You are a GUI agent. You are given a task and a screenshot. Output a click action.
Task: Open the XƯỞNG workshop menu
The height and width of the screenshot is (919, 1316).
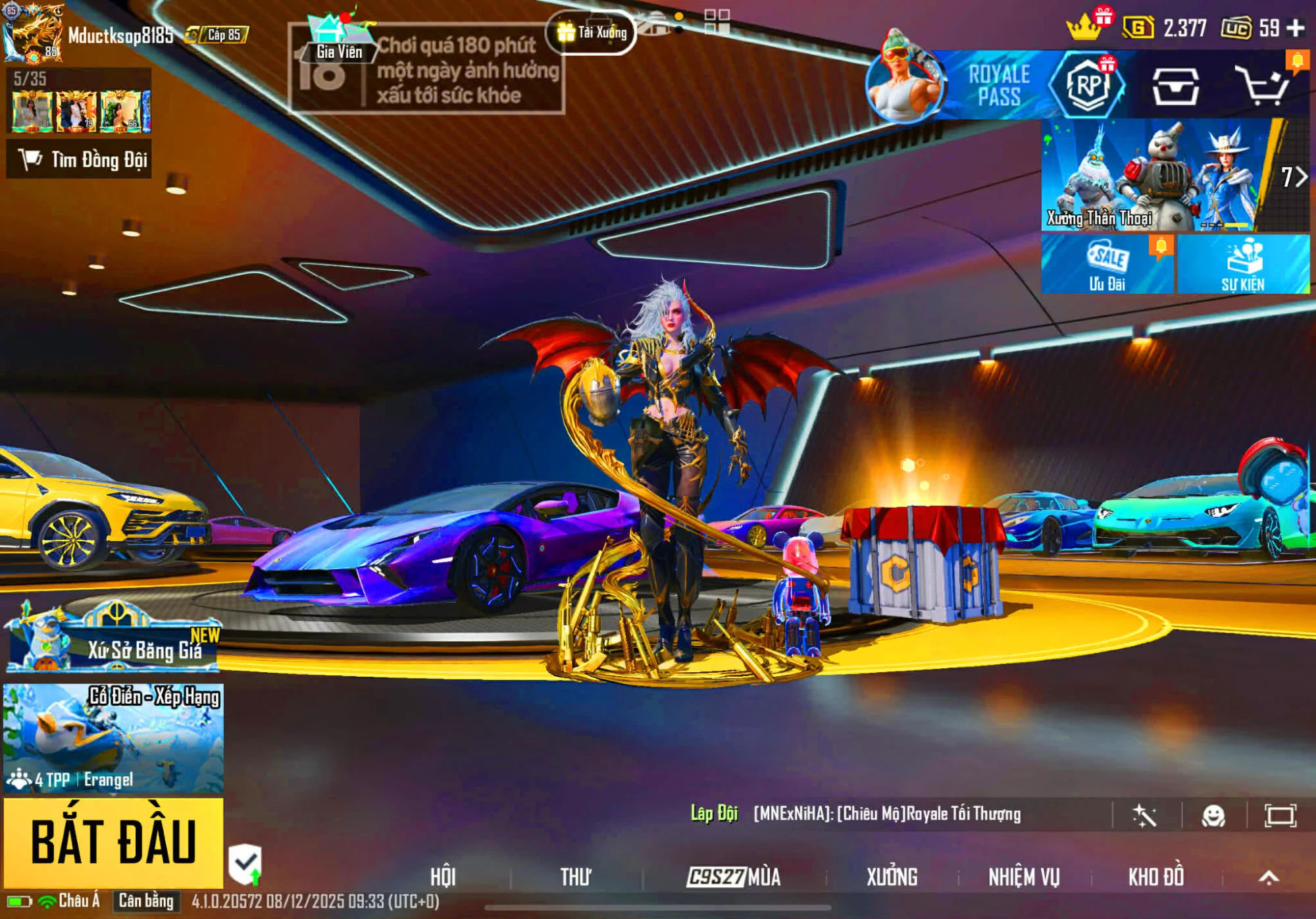pyautogui.click(x=892, y=876)
